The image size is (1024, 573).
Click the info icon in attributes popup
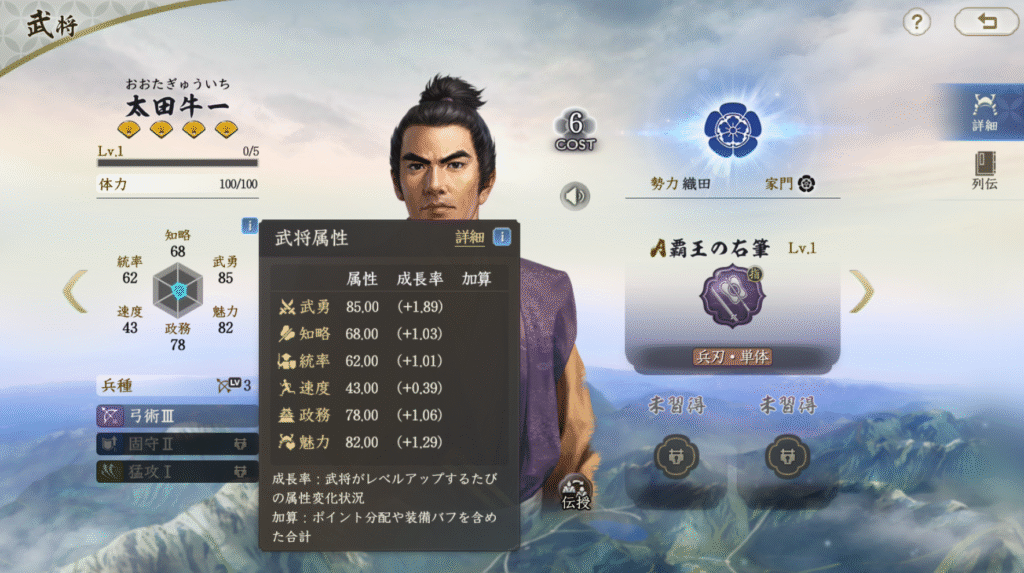(502, 237)
